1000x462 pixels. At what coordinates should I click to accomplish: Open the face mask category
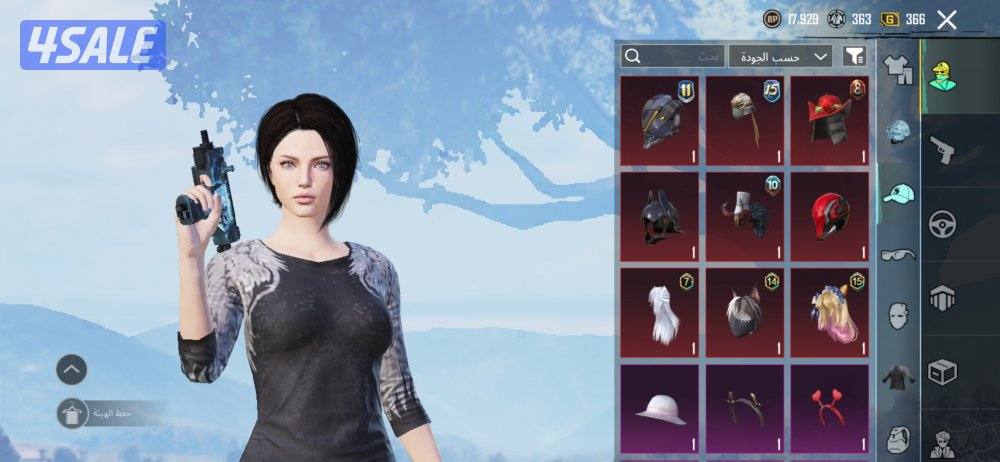click(x=899, y=315)
